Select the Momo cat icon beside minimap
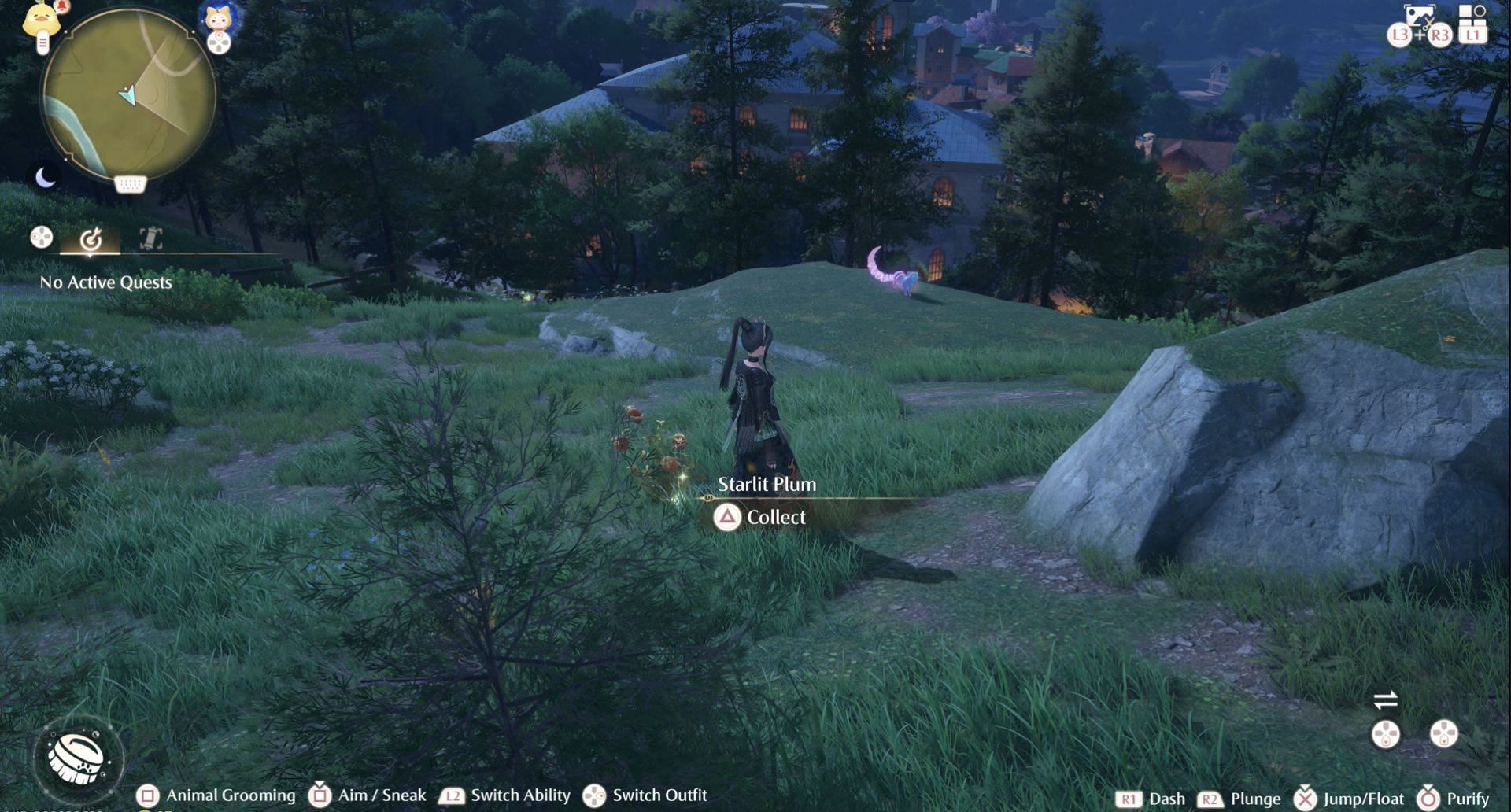The height and width of the screenshot is (812, 1511). click(218, 16)
